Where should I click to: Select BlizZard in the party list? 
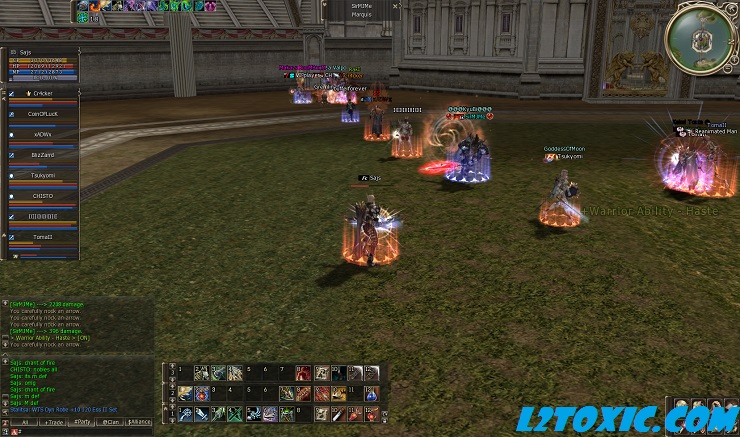click(x=42, y=156)
